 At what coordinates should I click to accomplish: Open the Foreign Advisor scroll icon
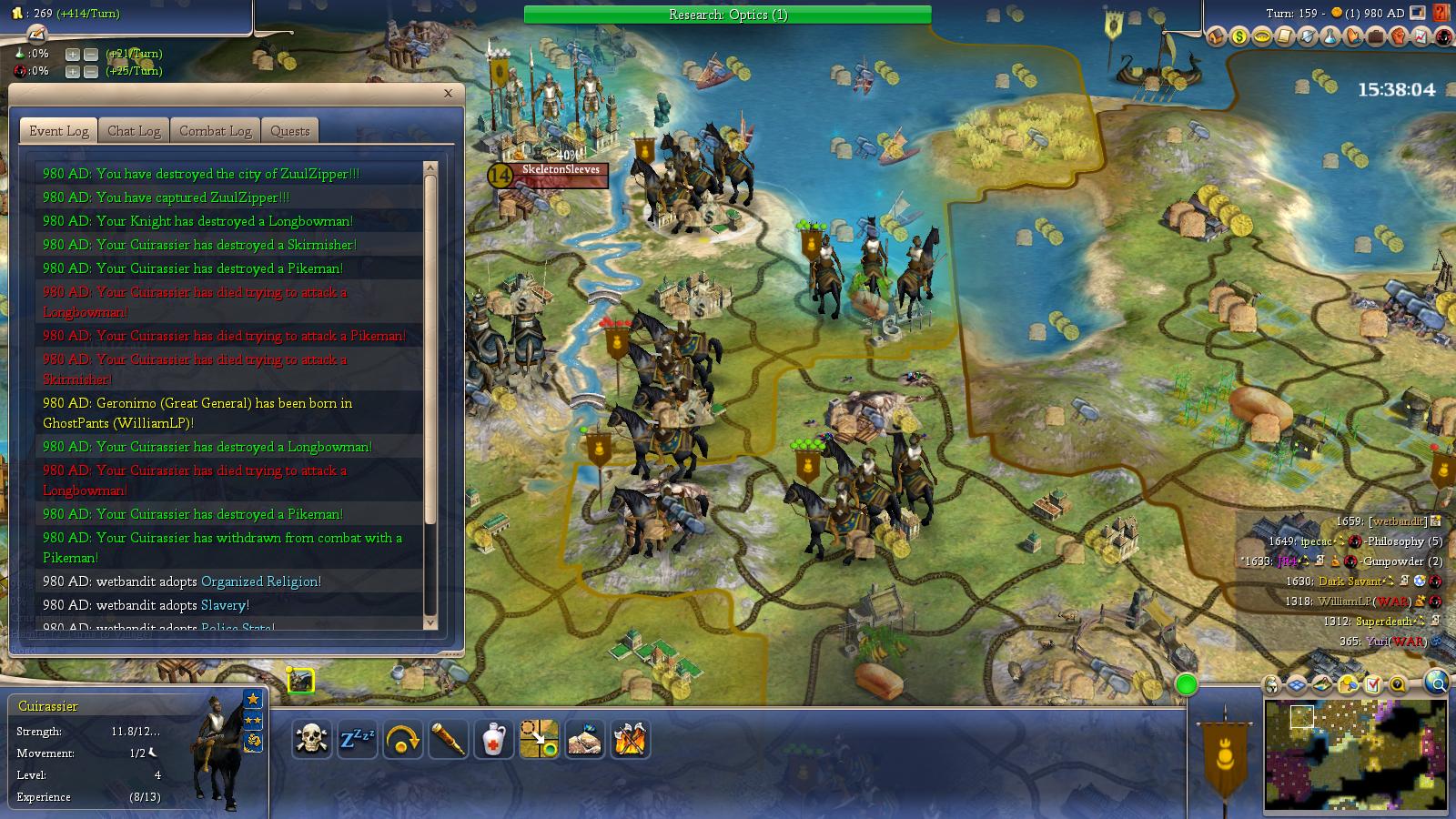(1286, 36)
